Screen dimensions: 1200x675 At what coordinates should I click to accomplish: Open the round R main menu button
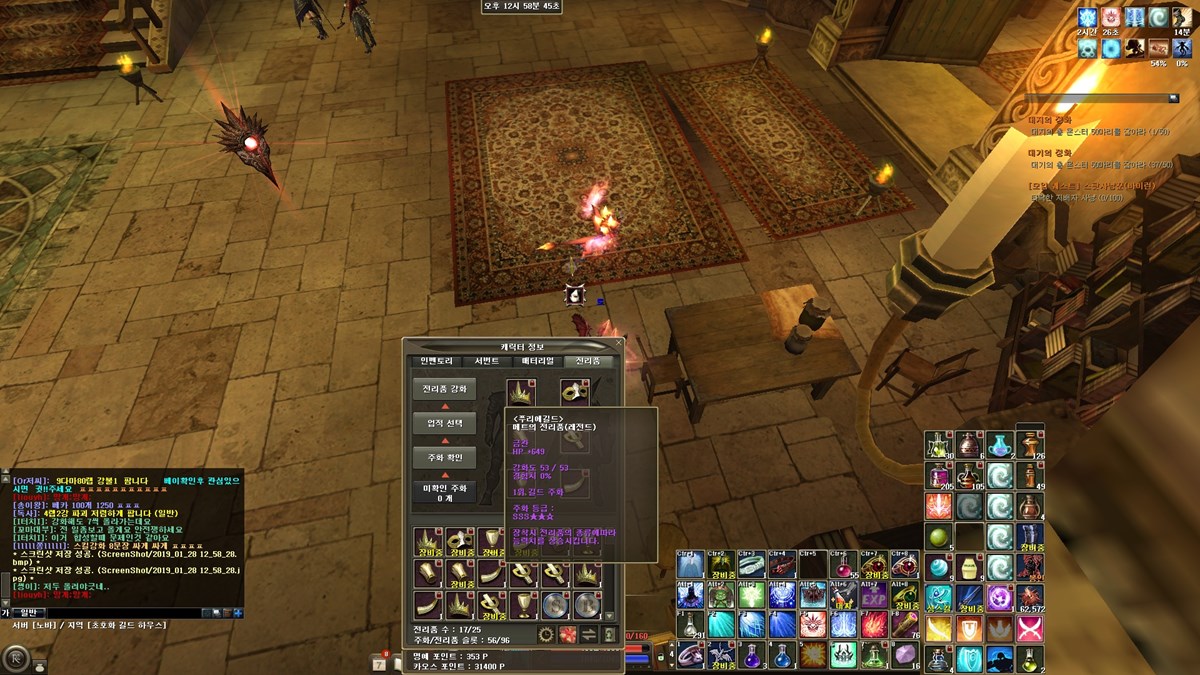pyautogui.click(x=16, y=657)
